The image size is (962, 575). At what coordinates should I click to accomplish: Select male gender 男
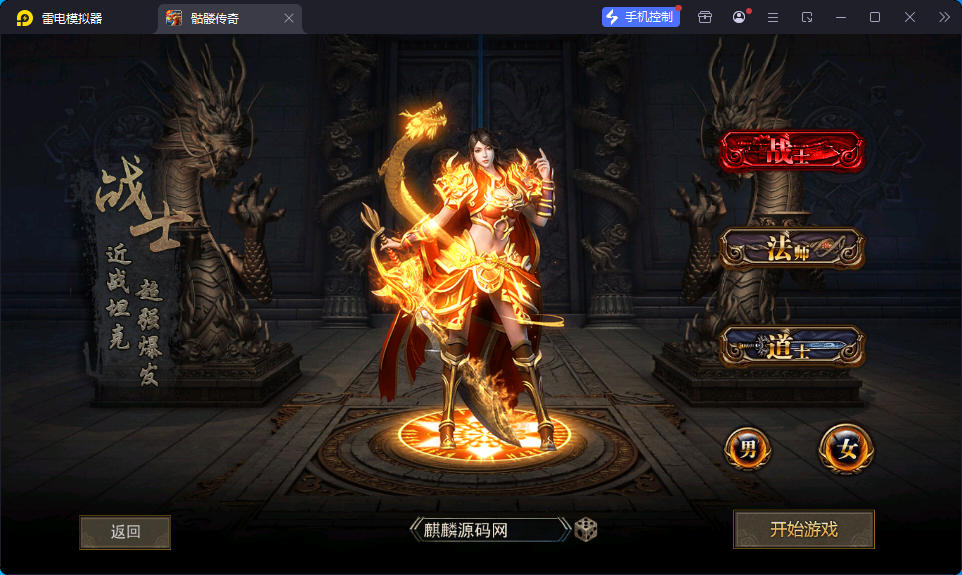pos(748,449)
